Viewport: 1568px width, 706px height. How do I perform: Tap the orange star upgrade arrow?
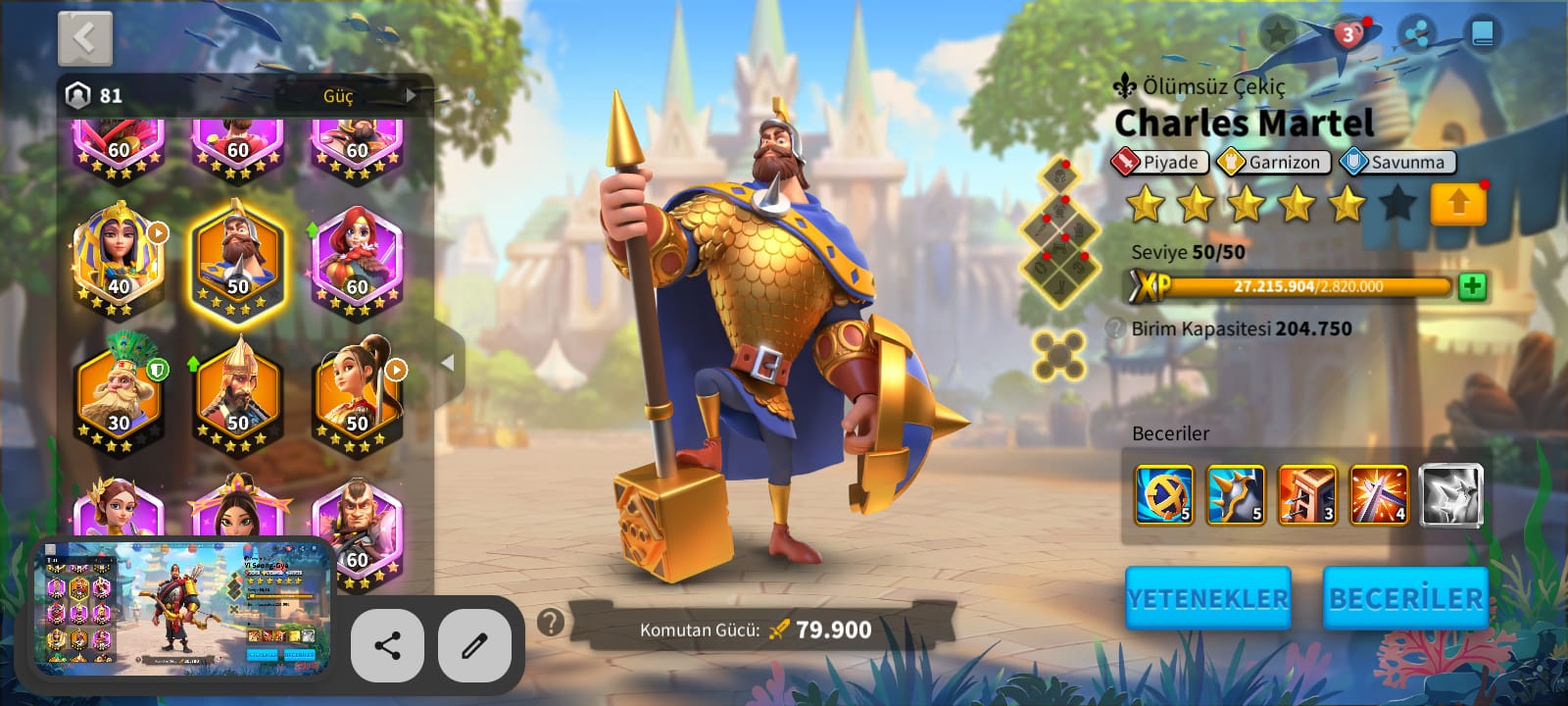tap(1457, 204)
